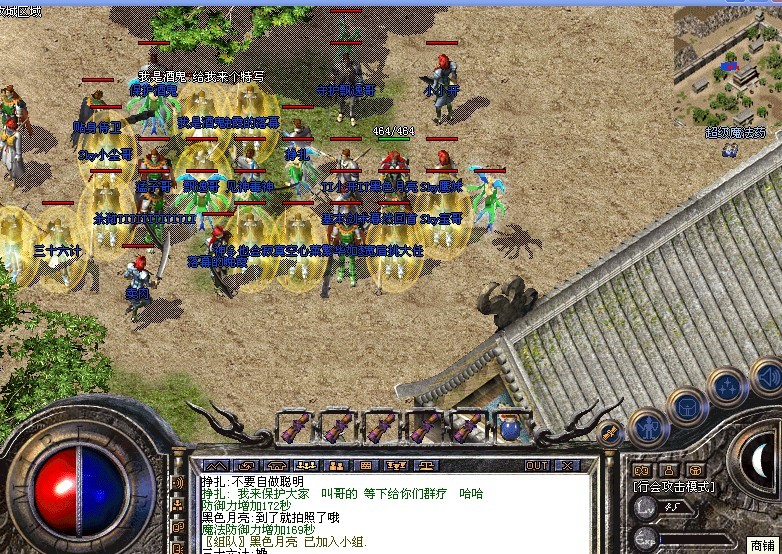Click the balance scales chat toolbar button
This screenshot has width=782, height=554.
click(424, 465)
